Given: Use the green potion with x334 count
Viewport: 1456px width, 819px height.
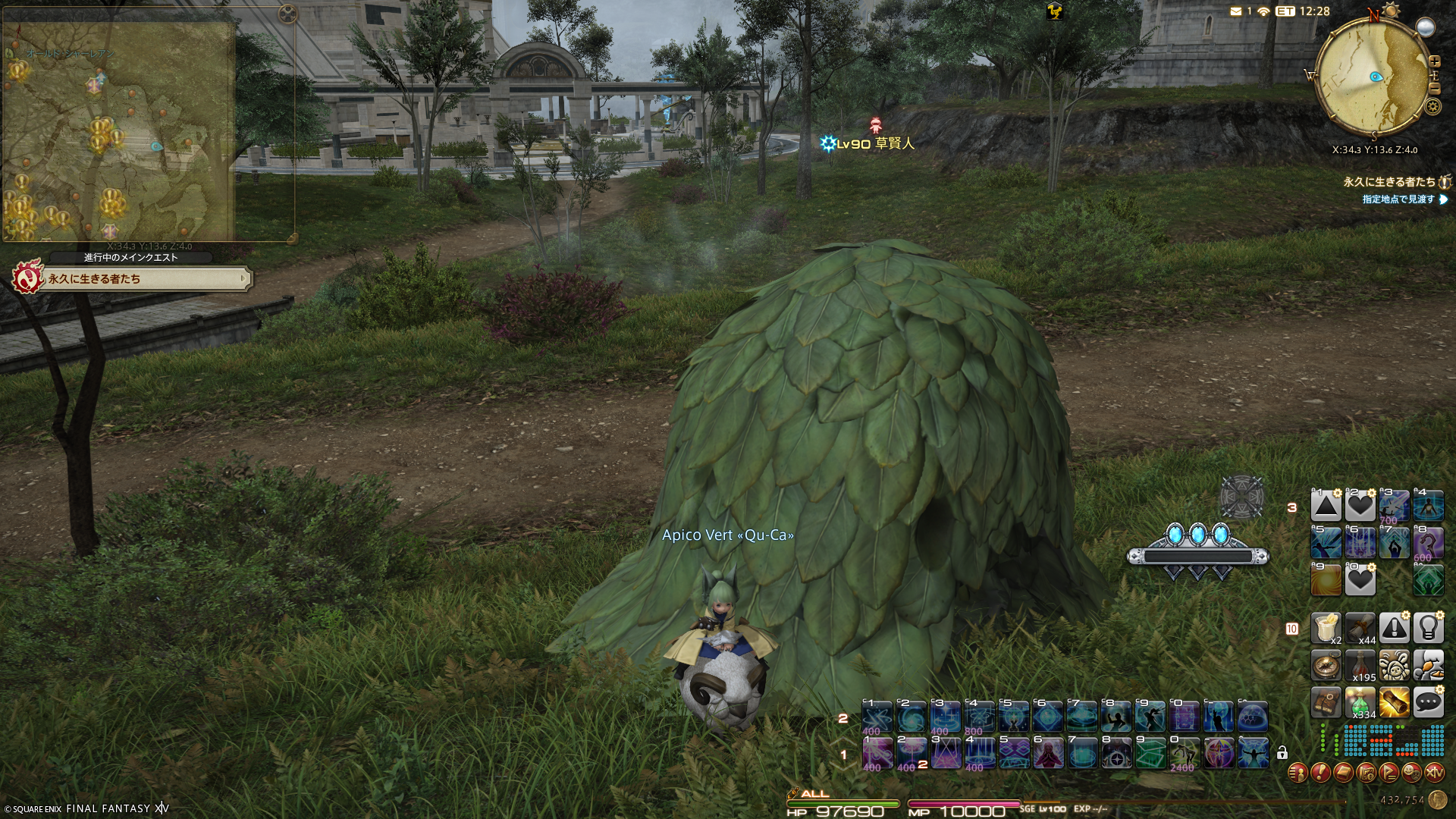Looking at the screenshot, I should coord(1360,702).
